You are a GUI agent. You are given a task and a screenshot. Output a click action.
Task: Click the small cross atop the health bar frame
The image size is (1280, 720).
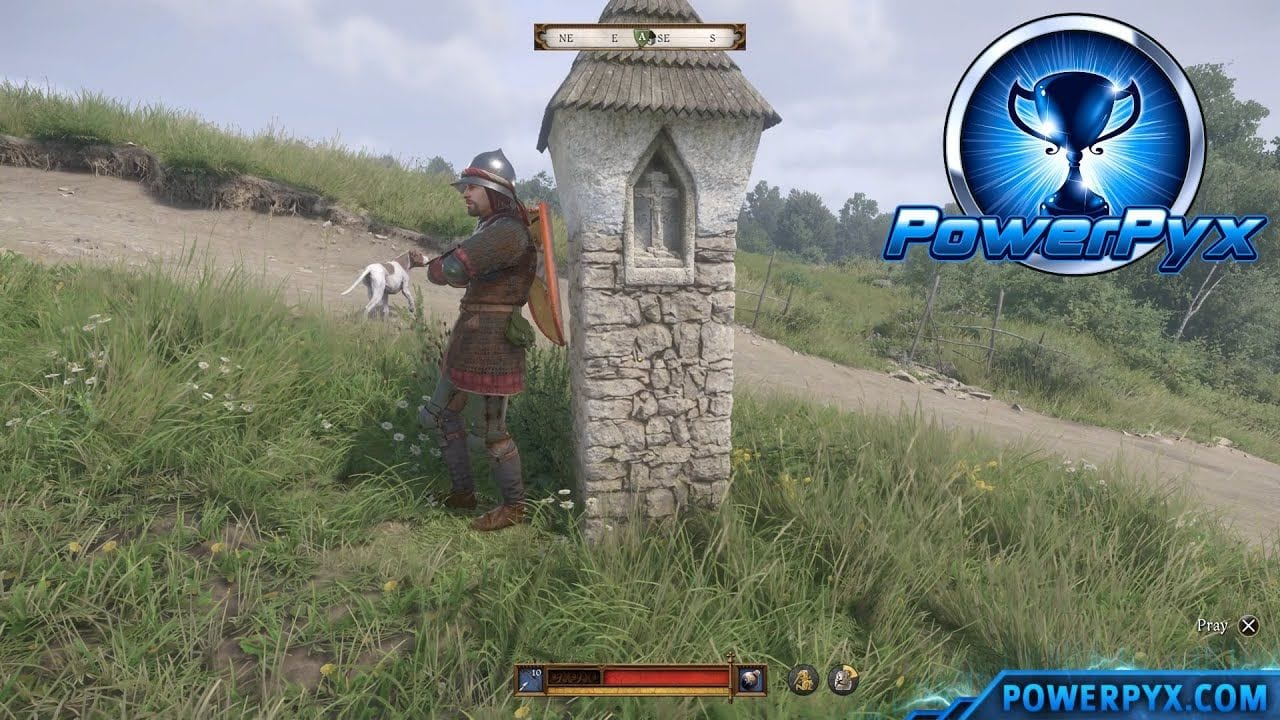[x=730, y=656]
